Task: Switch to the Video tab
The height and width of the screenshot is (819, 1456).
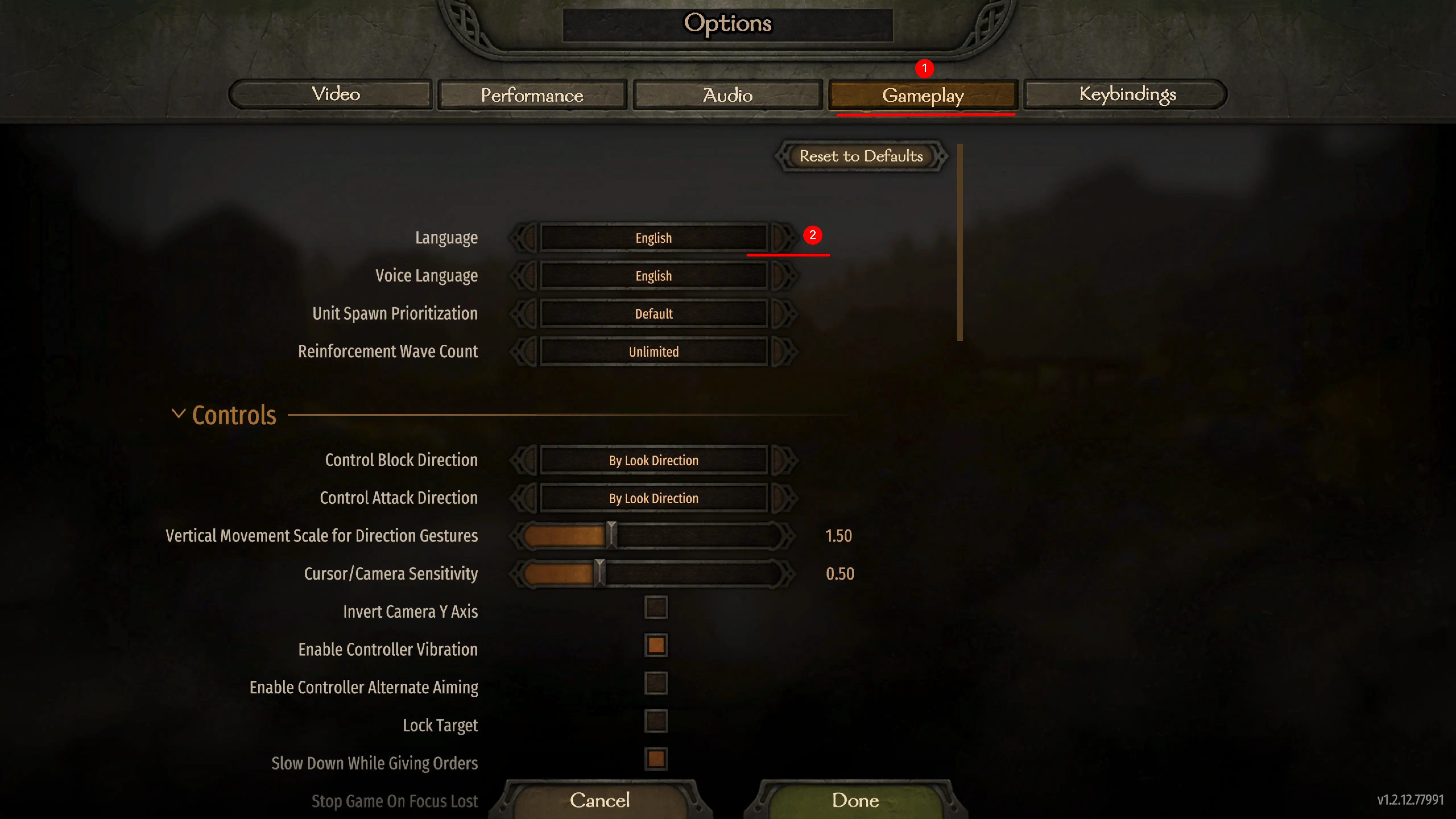Action: point(336,94)
